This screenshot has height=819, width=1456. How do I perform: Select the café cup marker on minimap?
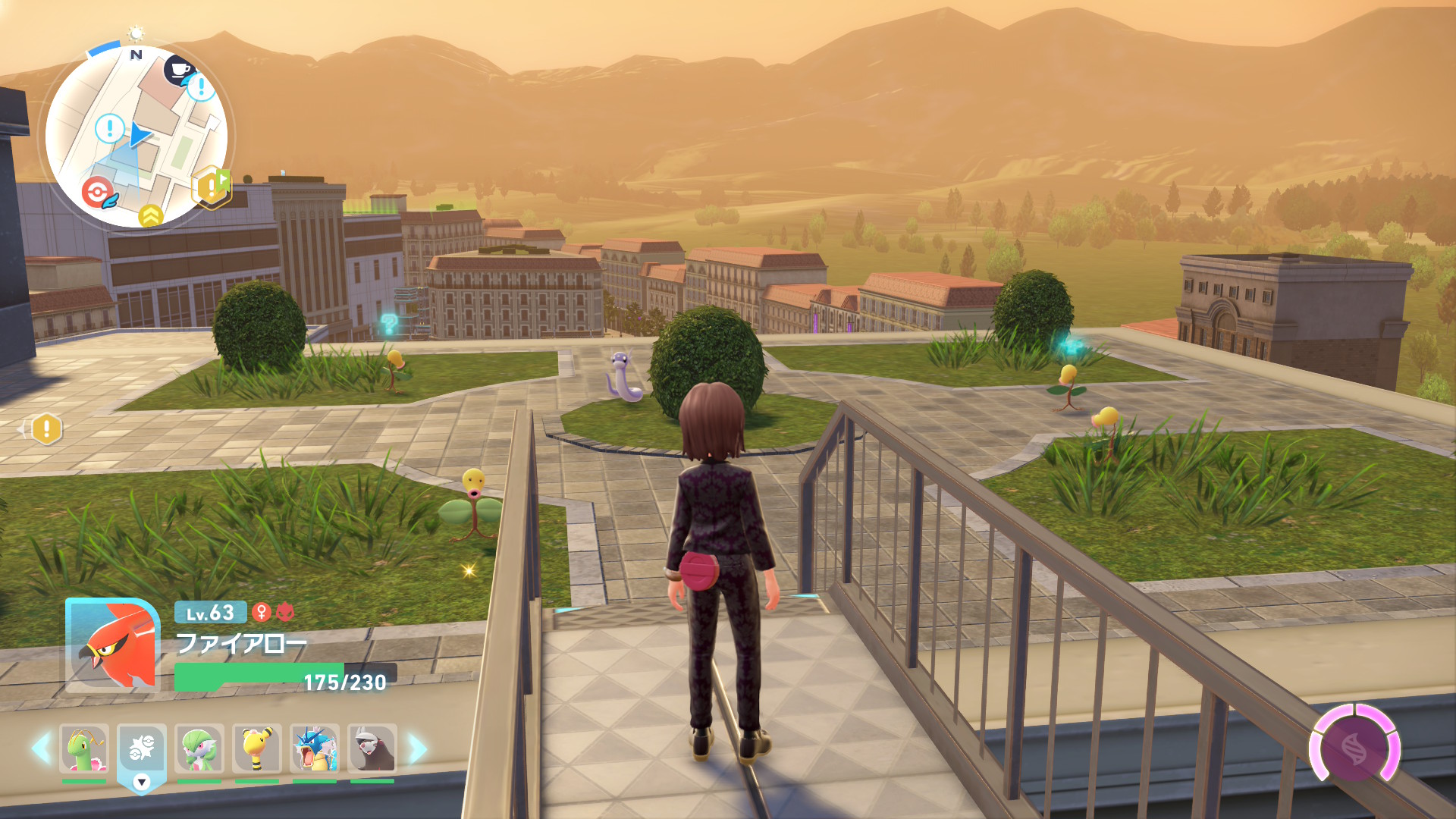click(x=179, y=71)
